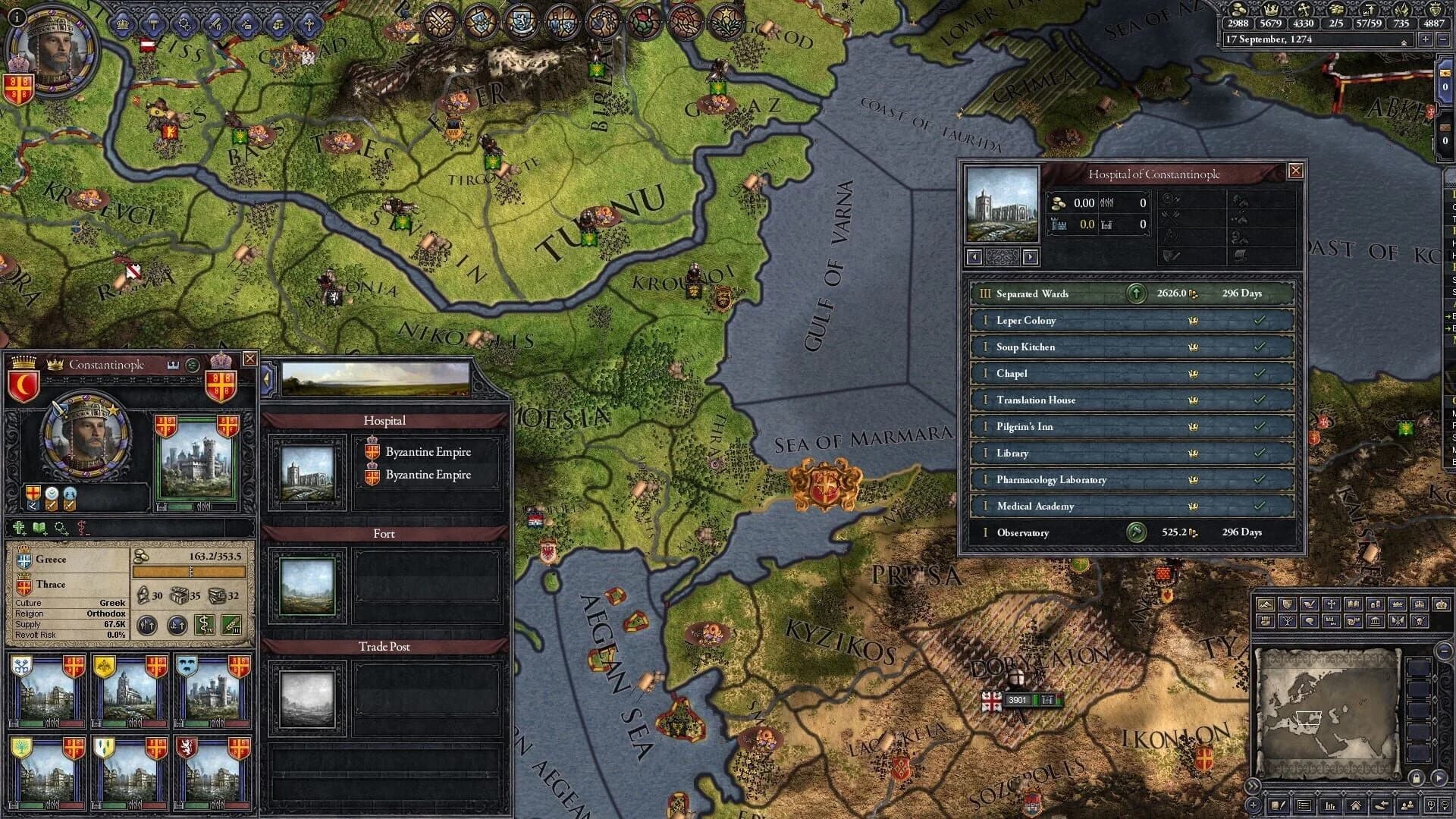
Task: Click the zoom-in magnifier icon near the minimap
Action: click(x=1432, y=805)
